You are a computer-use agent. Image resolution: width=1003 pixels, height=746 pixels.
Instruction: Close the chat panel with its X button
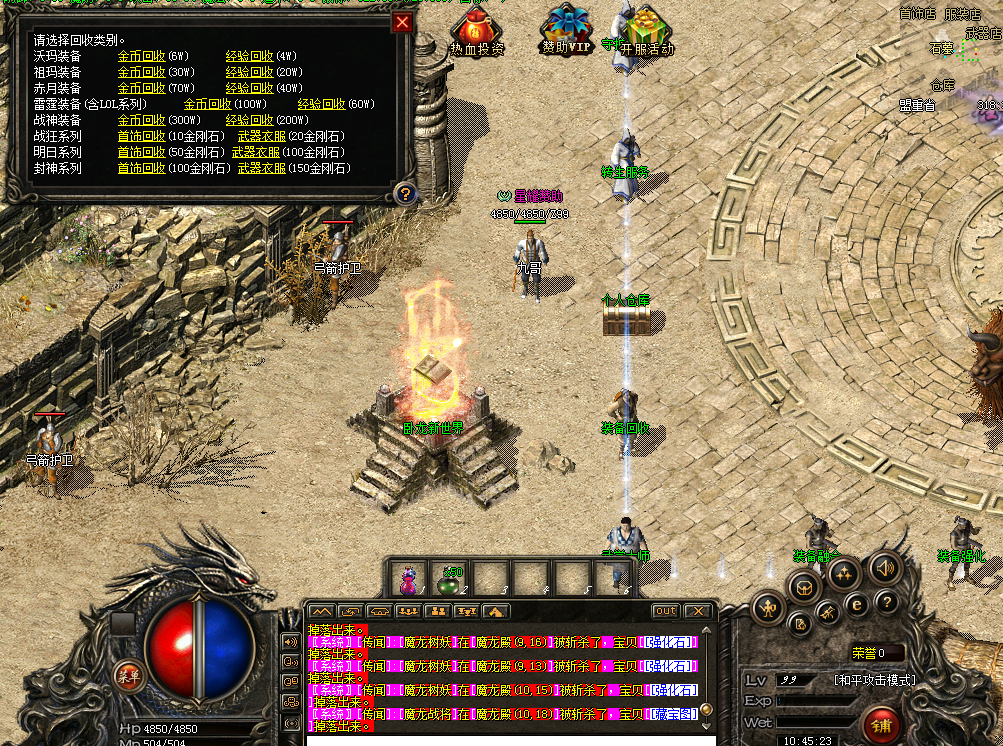(x=697, y=611)
